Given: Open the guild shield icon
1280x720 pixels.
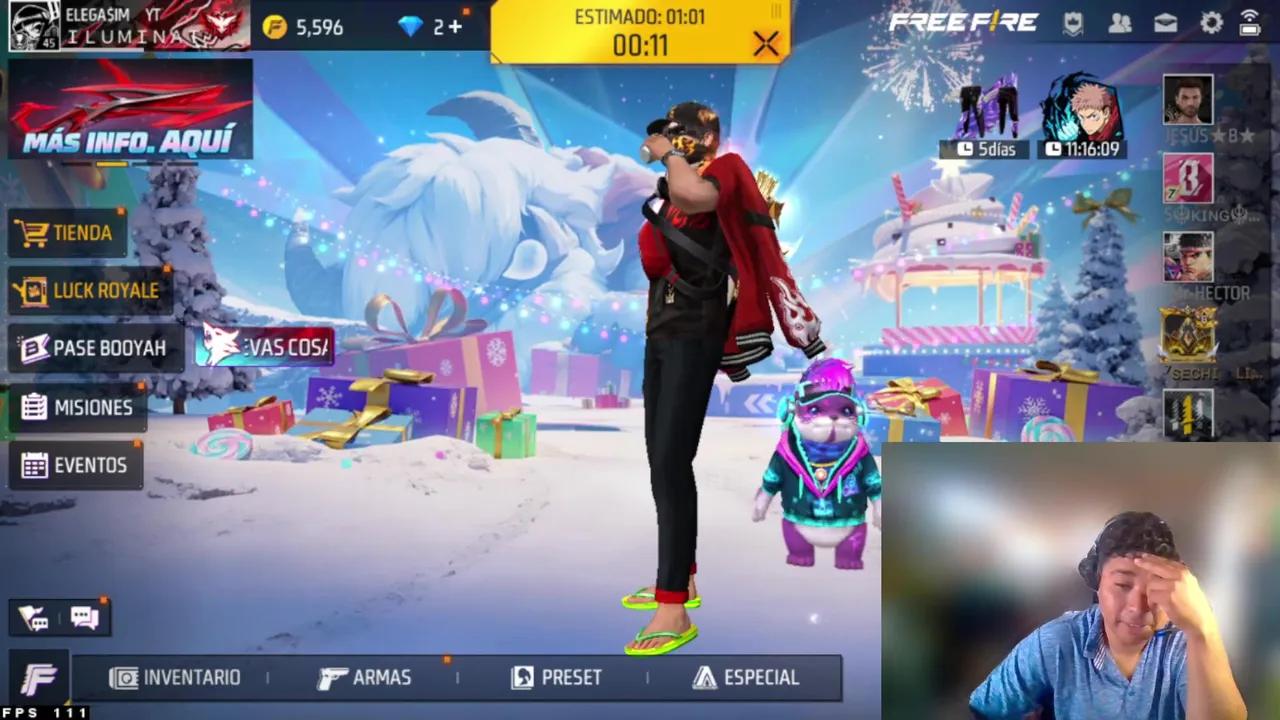Looking at the screenshot, I should [x=1075, y=24].
